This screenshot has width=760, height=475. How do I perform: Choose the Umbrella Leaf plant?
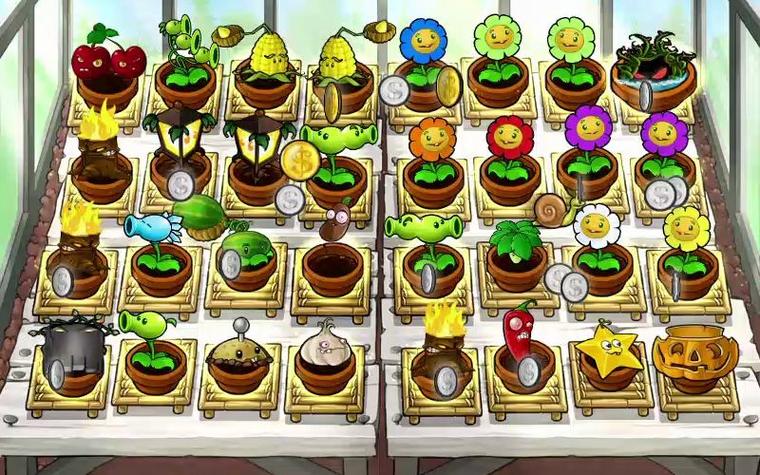[515, 240]
